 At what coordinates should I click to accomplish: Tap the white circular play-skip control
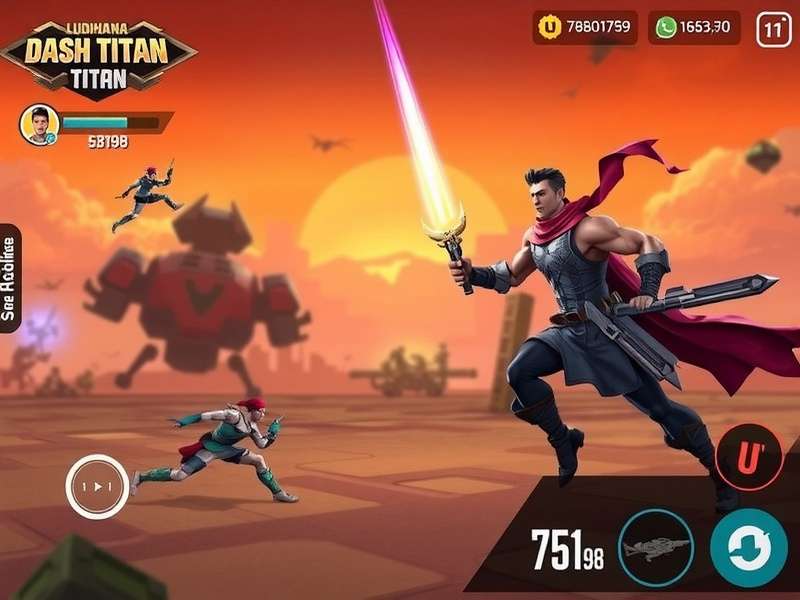(97, 486)
